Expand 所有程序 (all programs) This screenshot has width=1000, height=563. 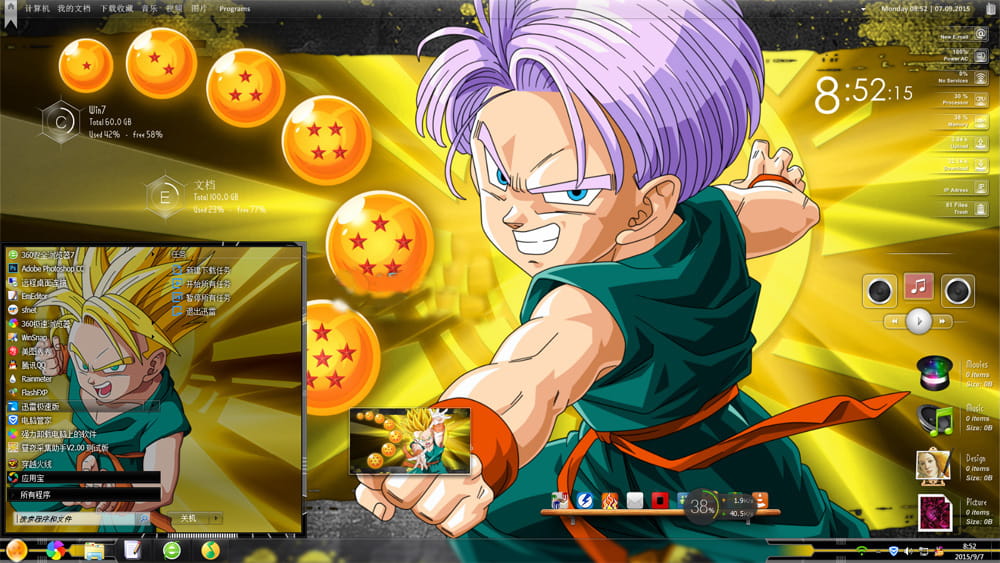[34, 495]
